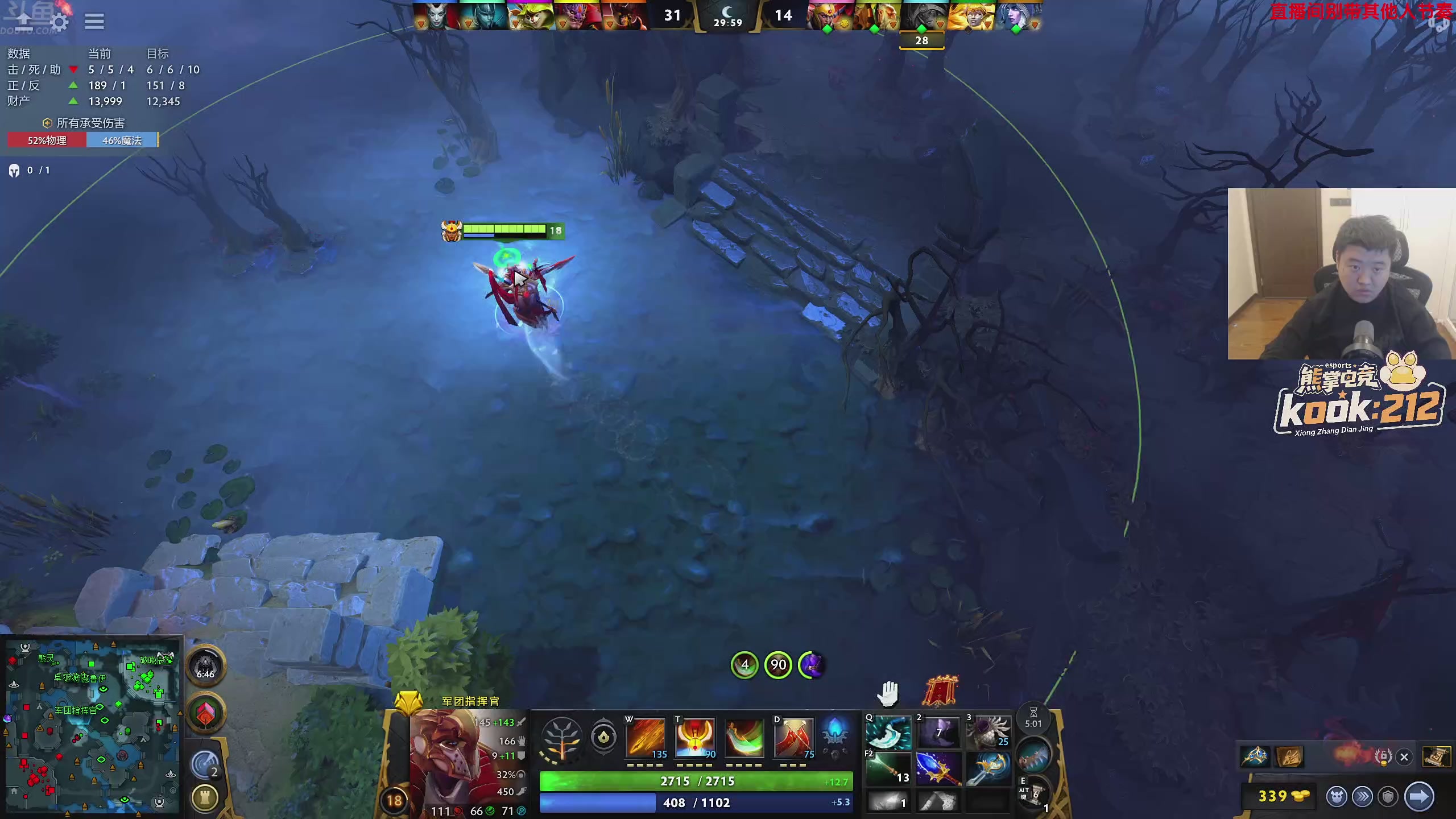Click the Roshan timer icon
This screenshot has width=1456, height=819.
205,667
